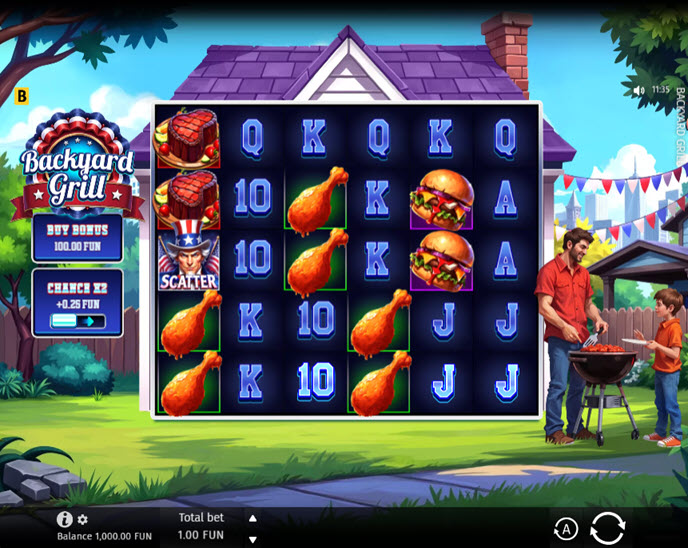Spin the reels with the circular arrows button
The height and width of the screenshot is (548, 688).
(x=607, y=527)
